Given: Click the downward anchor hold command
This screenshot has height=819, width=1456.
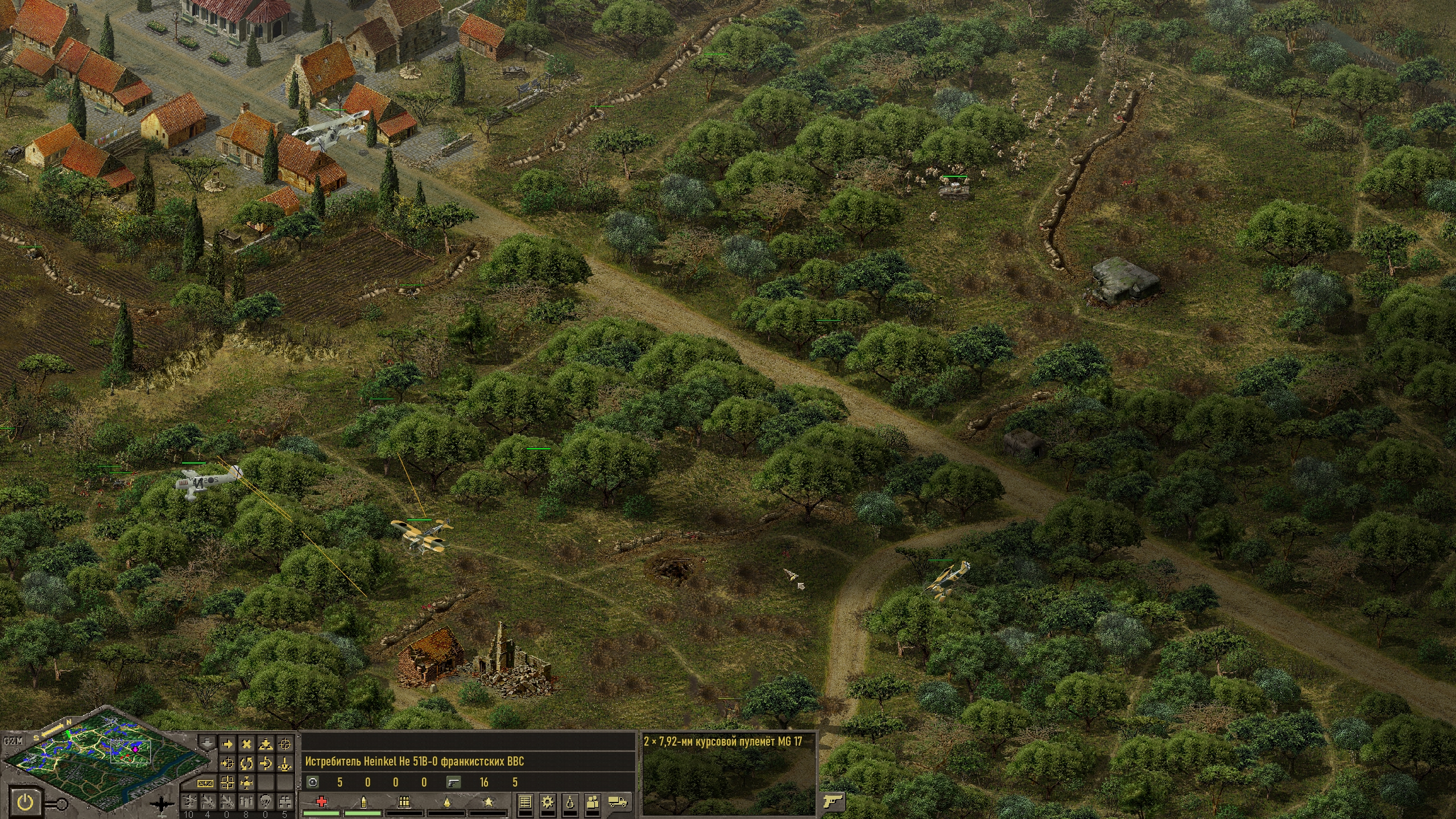Looking at the screenshot, I should pos(286,763).
